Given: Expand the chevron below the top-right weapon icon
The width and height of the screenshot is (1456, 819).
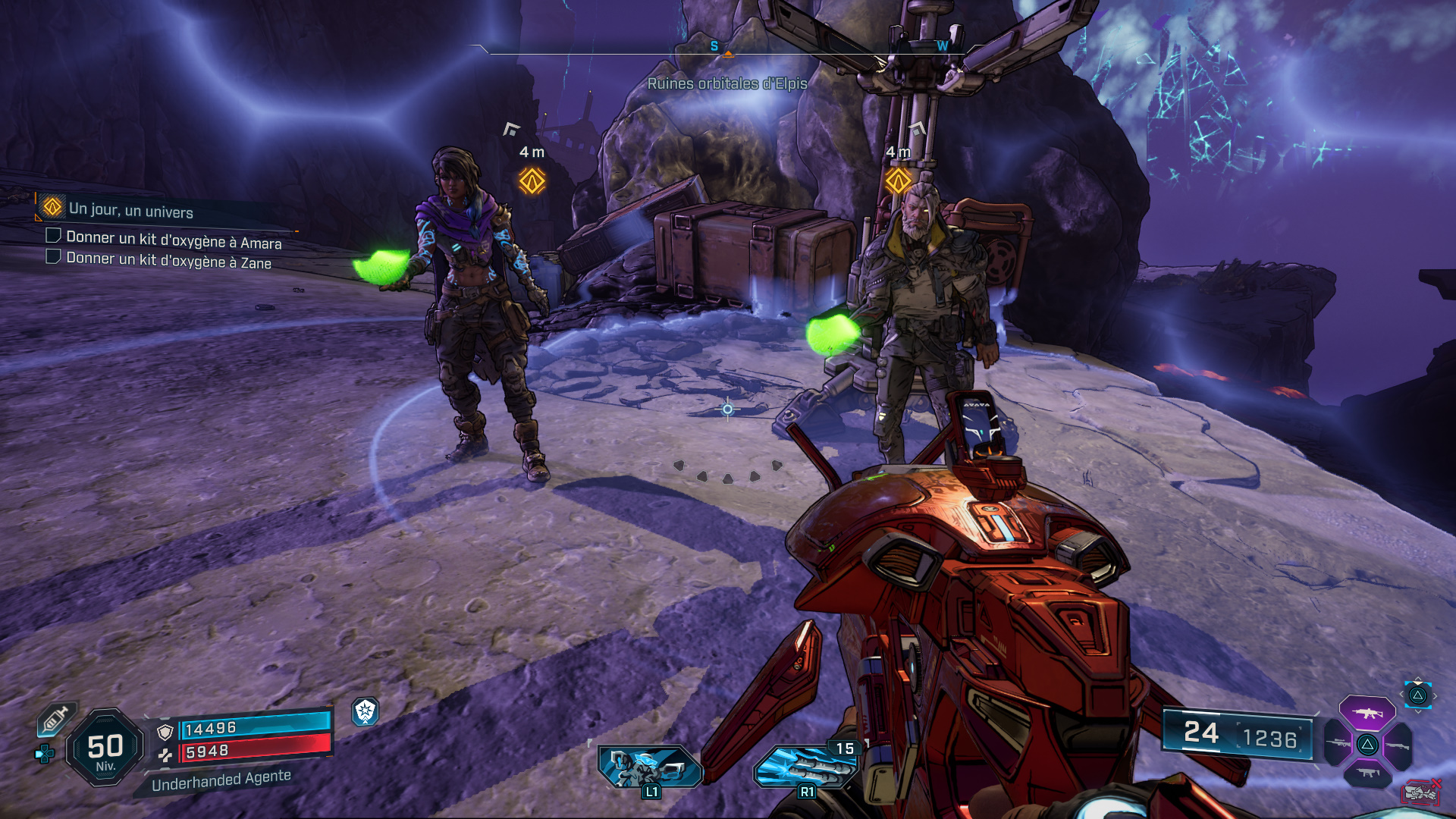Looking at the screenshot, I should click(x=1417, y=711).
